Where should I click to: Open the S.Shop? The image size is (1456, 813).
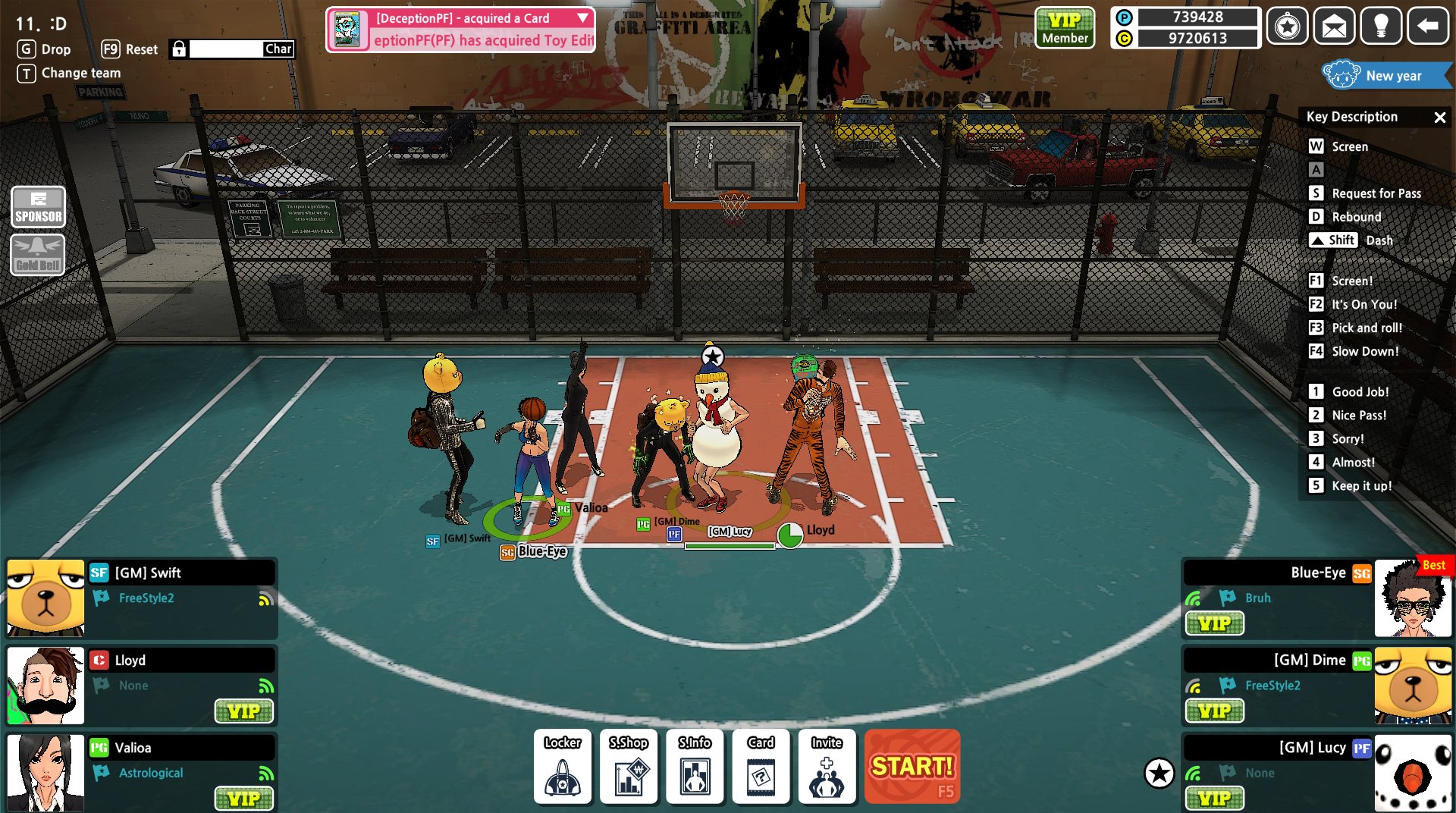(x=629, y=766)
